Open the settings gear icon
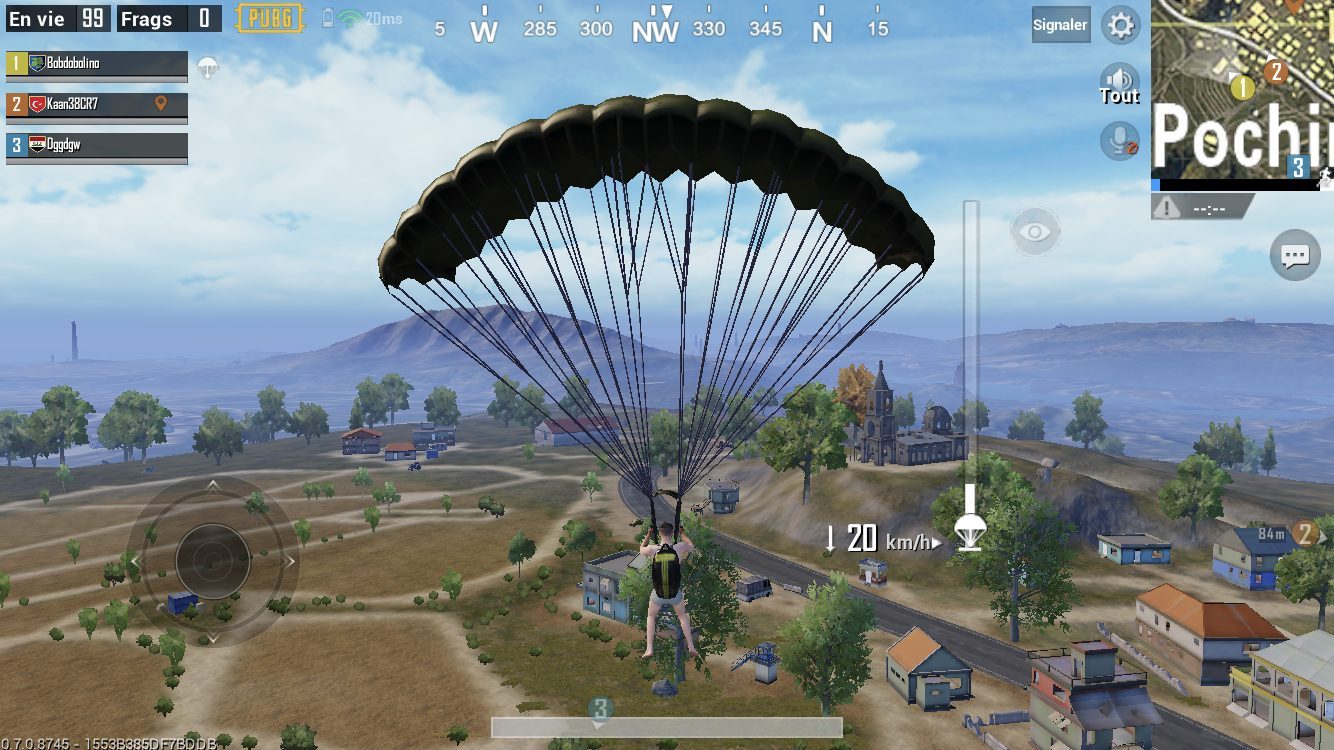The width and height of the screenshot is (1334, 750). click(1120, 25)
